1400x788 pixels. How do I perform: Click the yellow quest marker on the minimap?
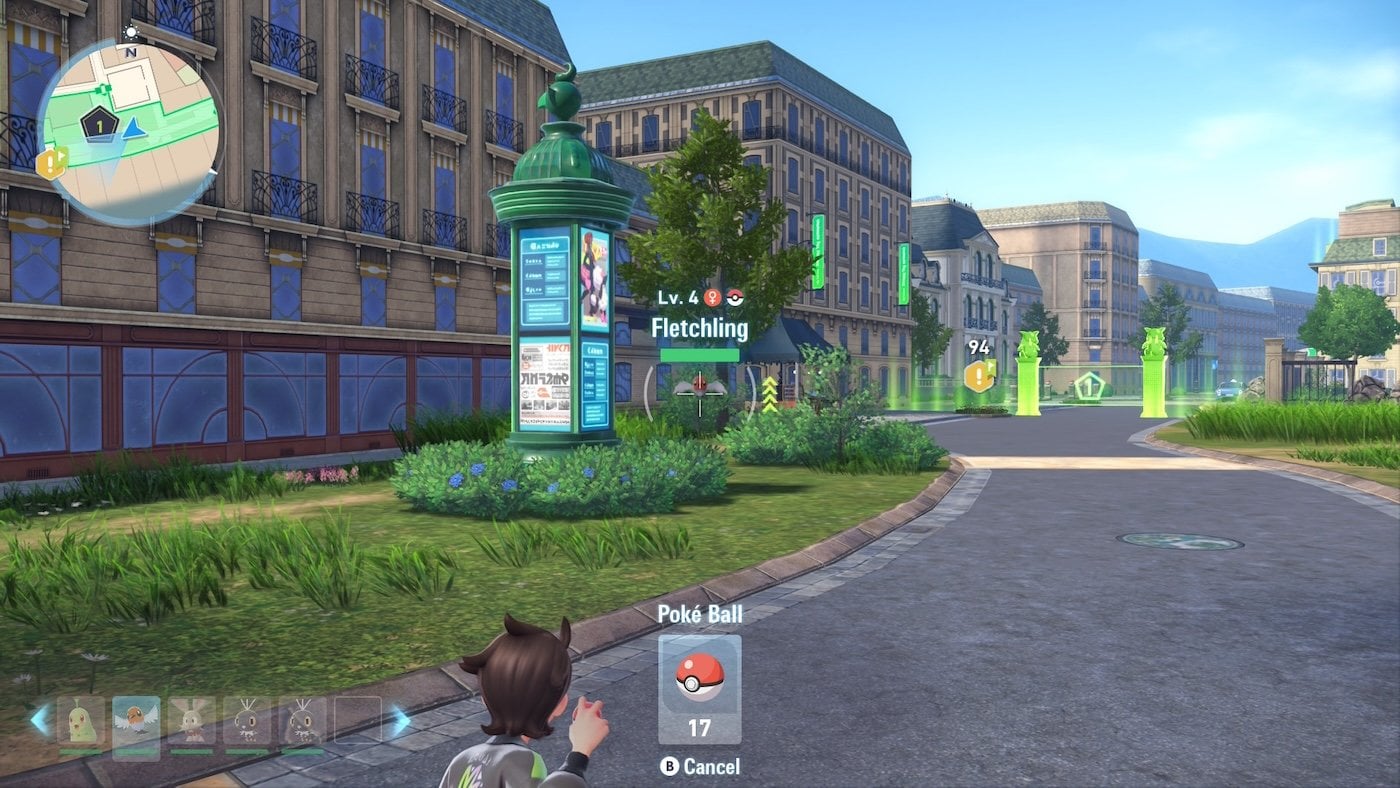[x=51, y=163]
